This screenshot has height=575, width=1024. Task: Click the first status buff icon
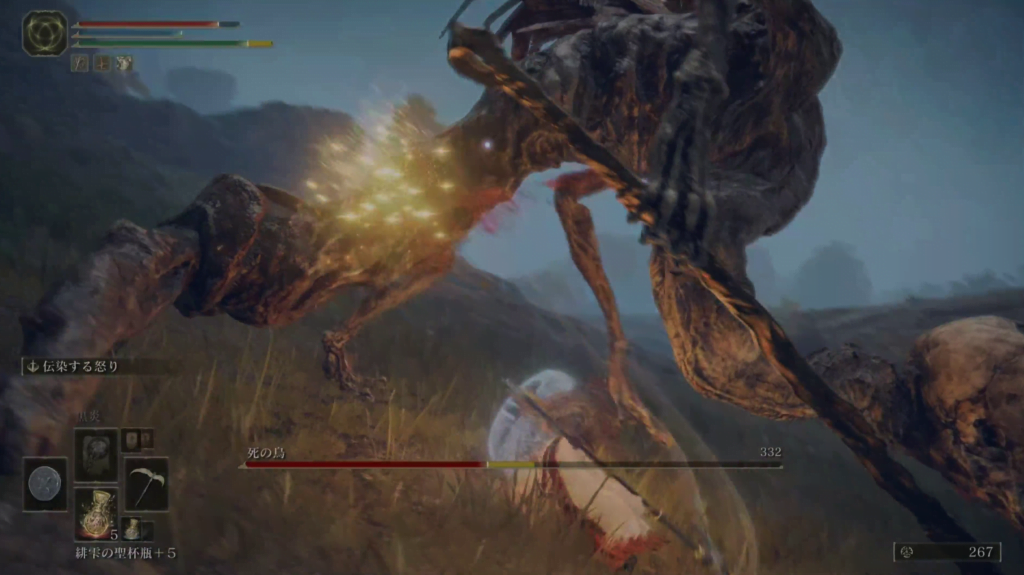coord(81,63)
